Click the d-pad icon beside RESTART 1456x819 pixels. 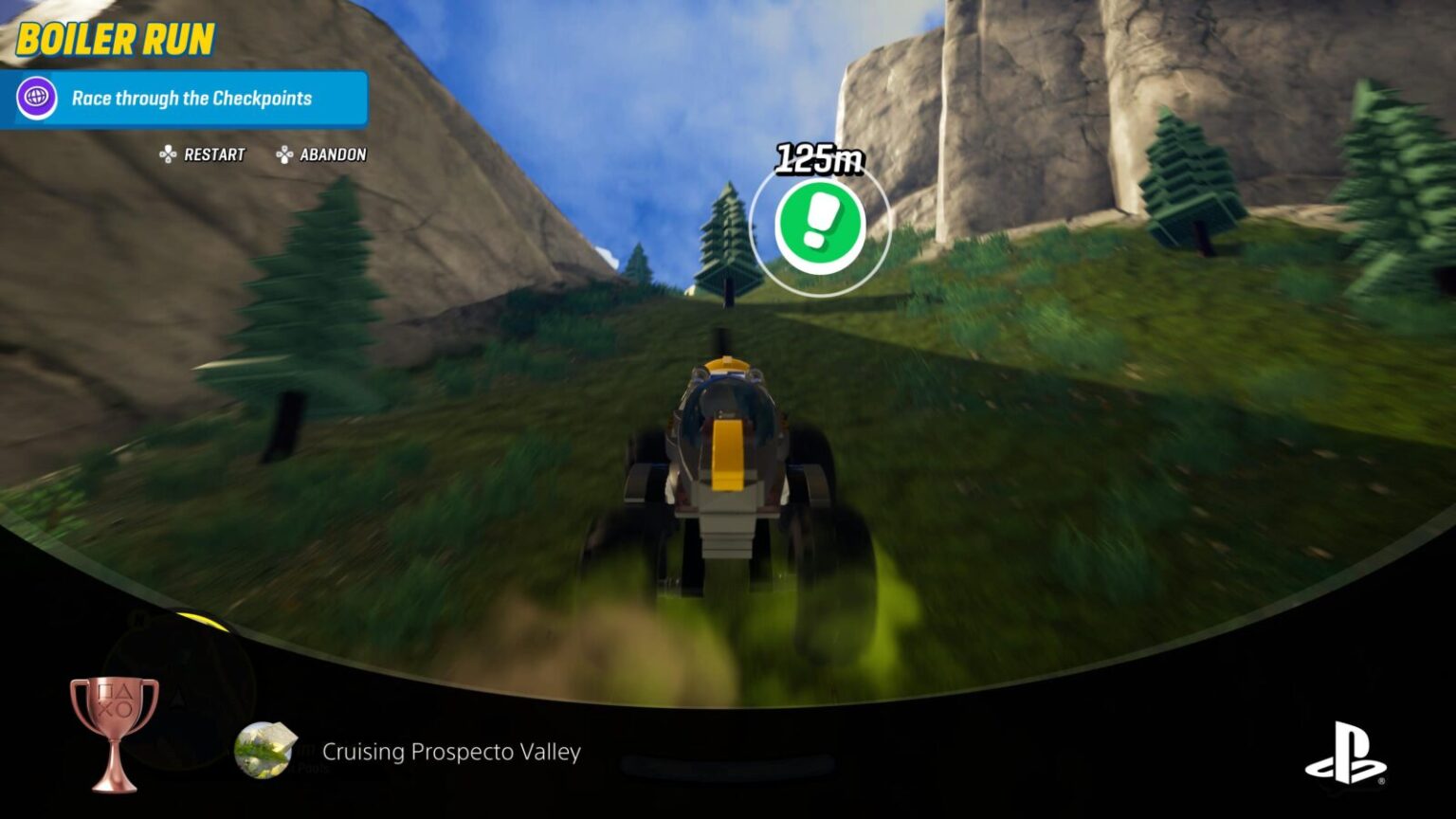(167, 155)
